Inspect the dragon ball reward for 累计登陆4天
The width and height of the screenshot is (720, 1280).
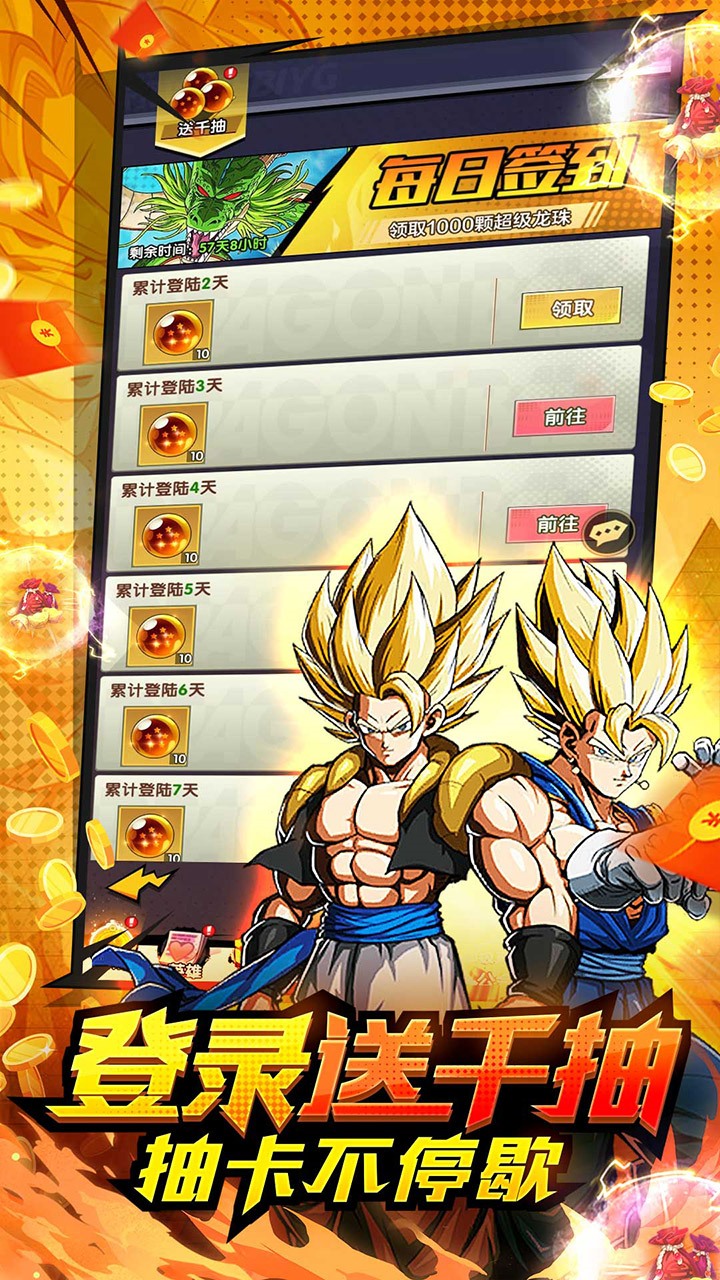[x=166, y=533]
